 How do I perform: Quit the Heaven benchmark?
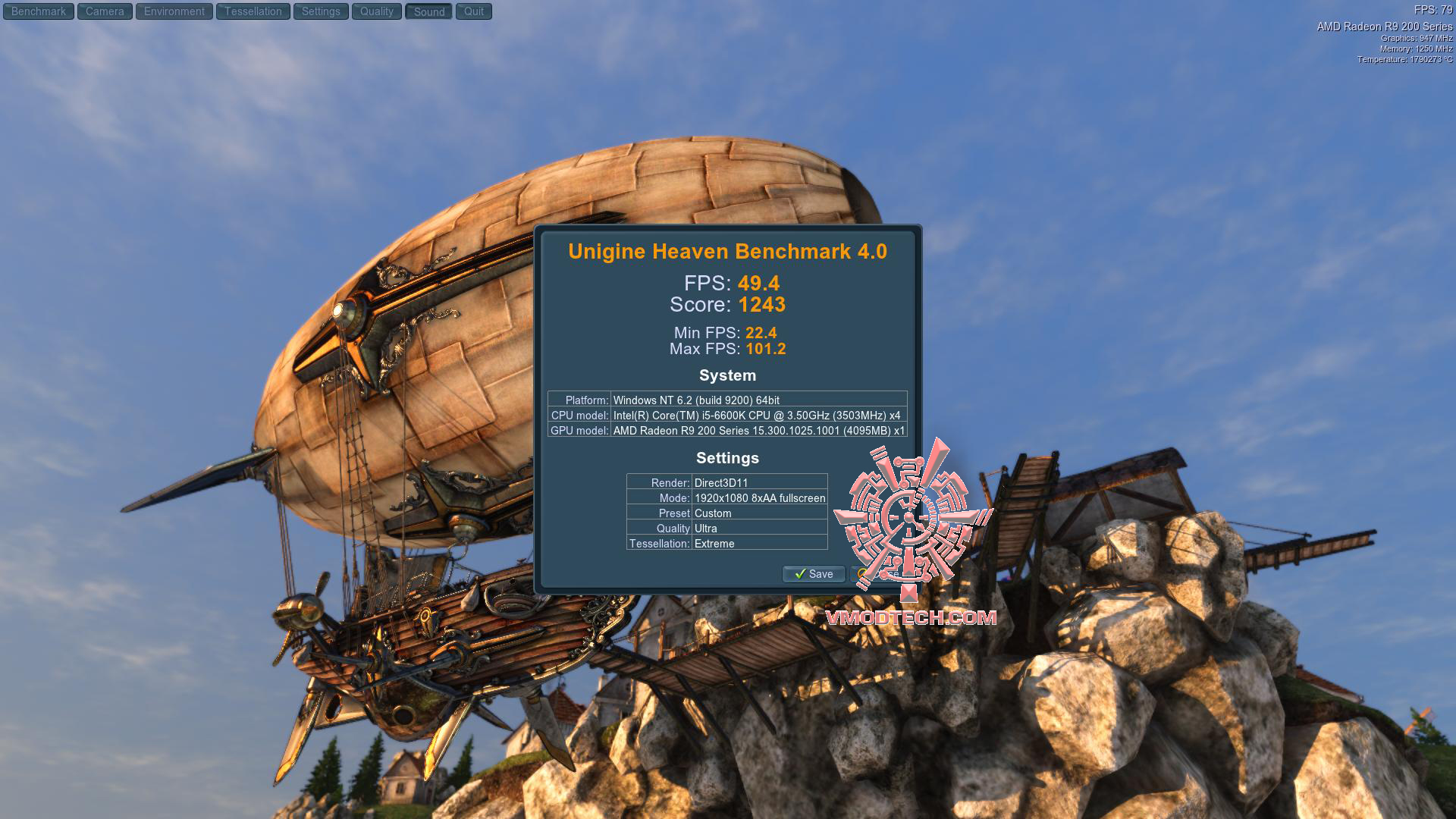[x=474, y=11]
